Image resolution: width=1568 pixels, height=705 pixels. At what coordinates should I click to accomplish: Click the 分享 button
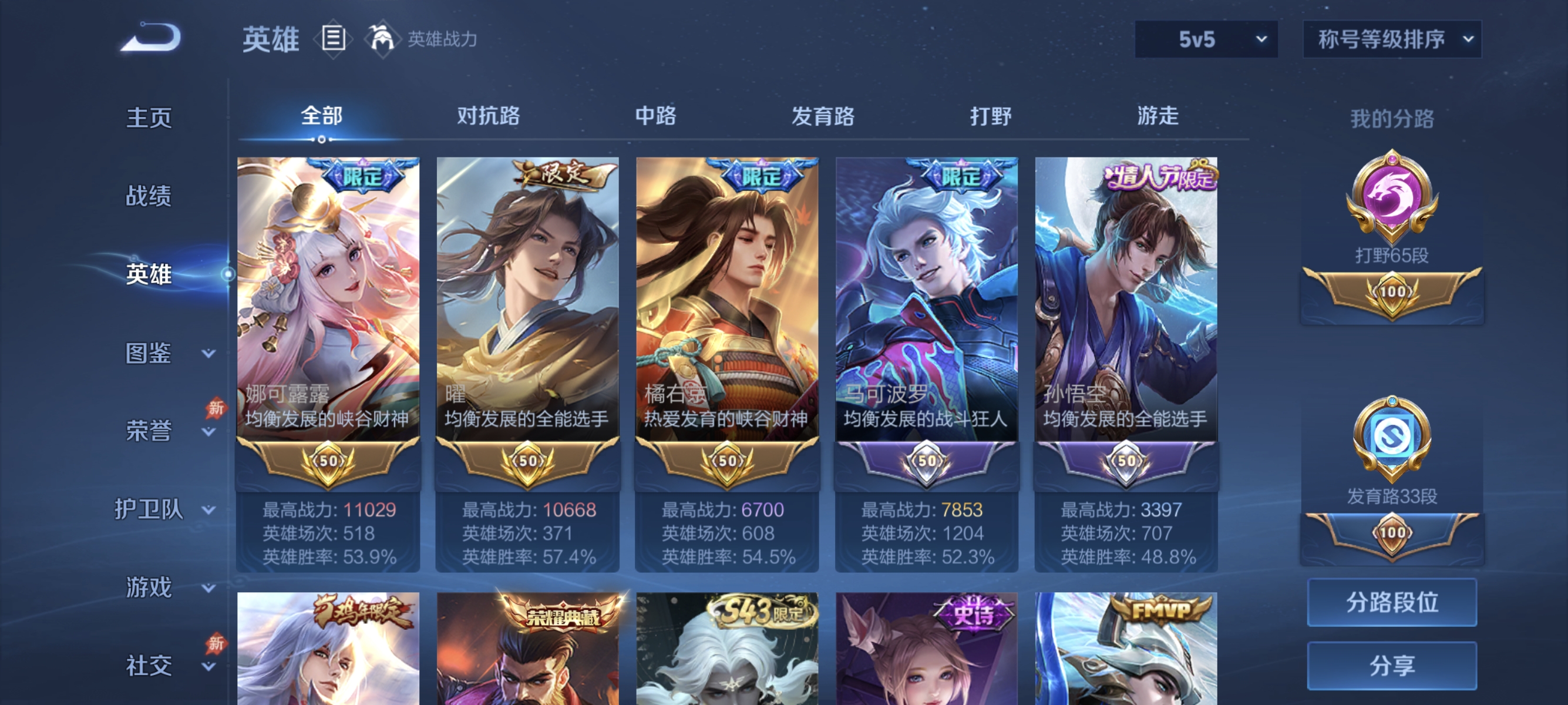pyautogui.click(x=1392, y=667)
